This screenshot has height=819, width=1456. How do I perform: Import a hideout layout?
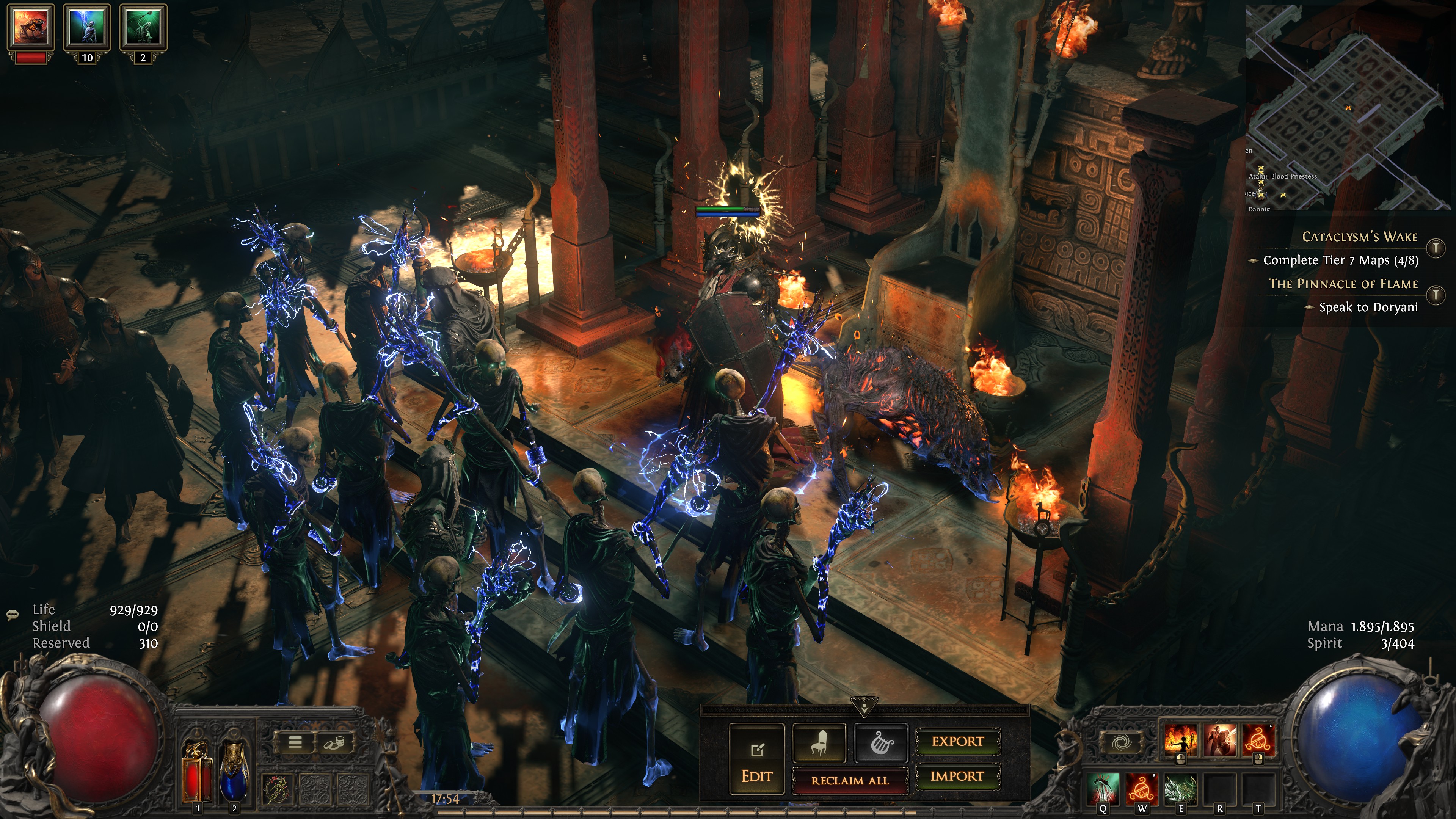[x=957, y=776]
